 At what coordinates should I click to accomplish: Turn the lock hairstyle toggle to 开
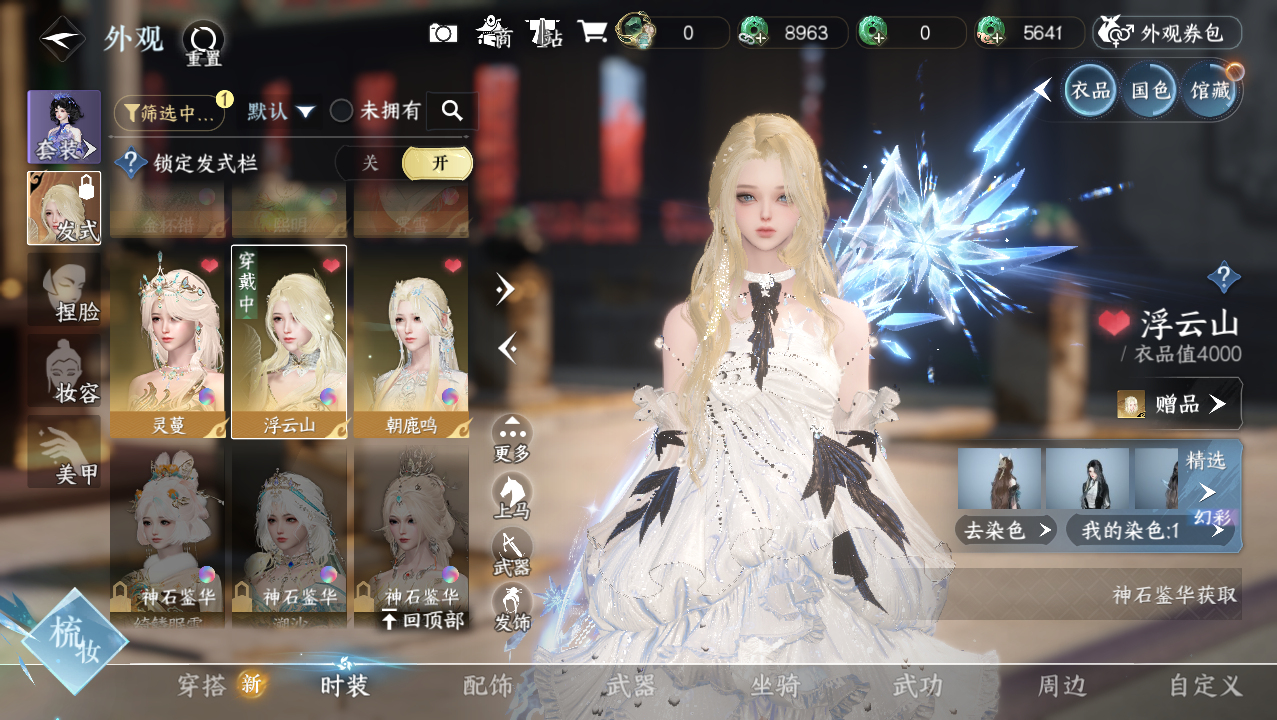click(438, 163)
